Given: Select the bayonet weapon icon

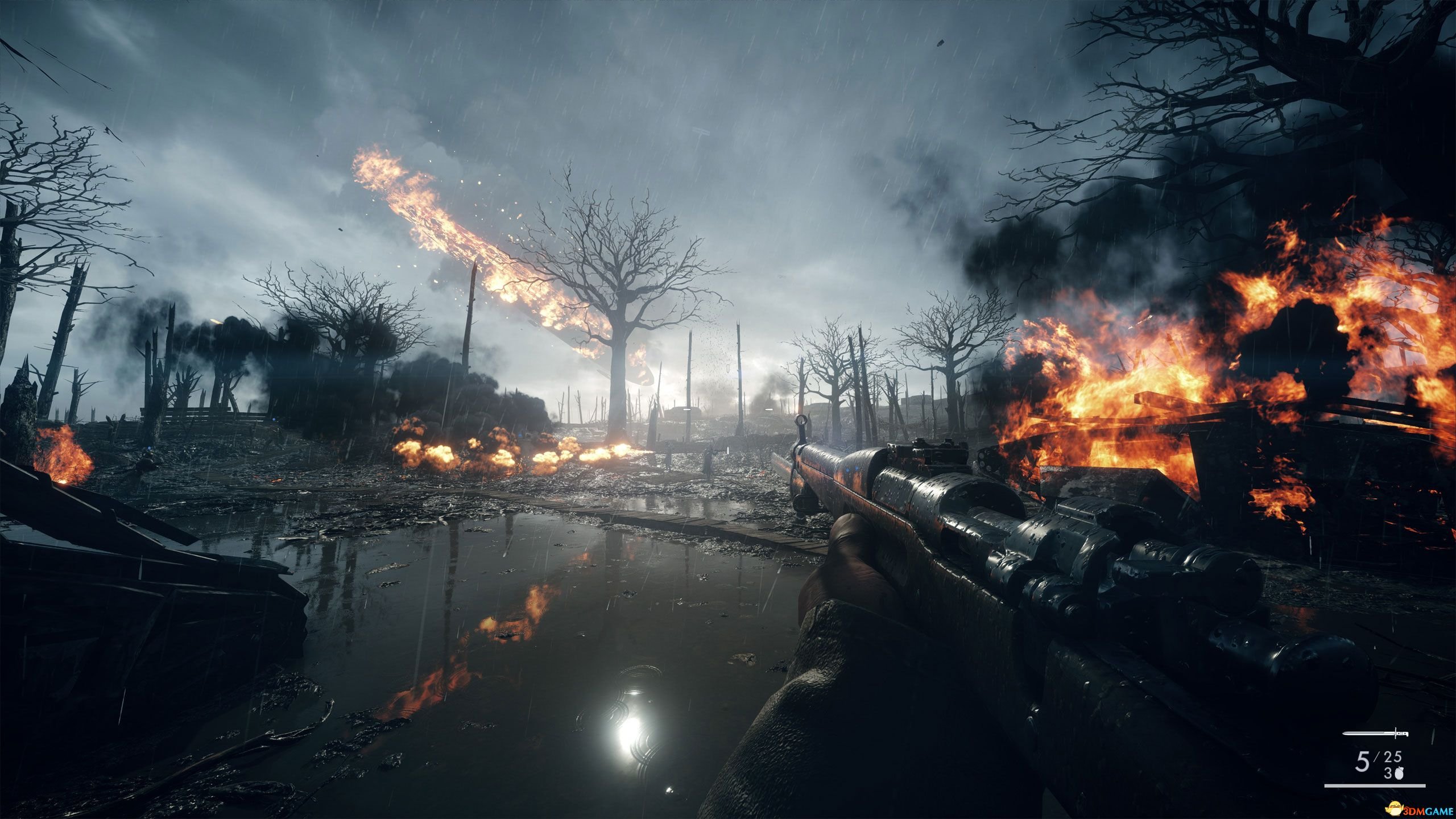Looking at the screenshot, I should tap(1383, 734).
